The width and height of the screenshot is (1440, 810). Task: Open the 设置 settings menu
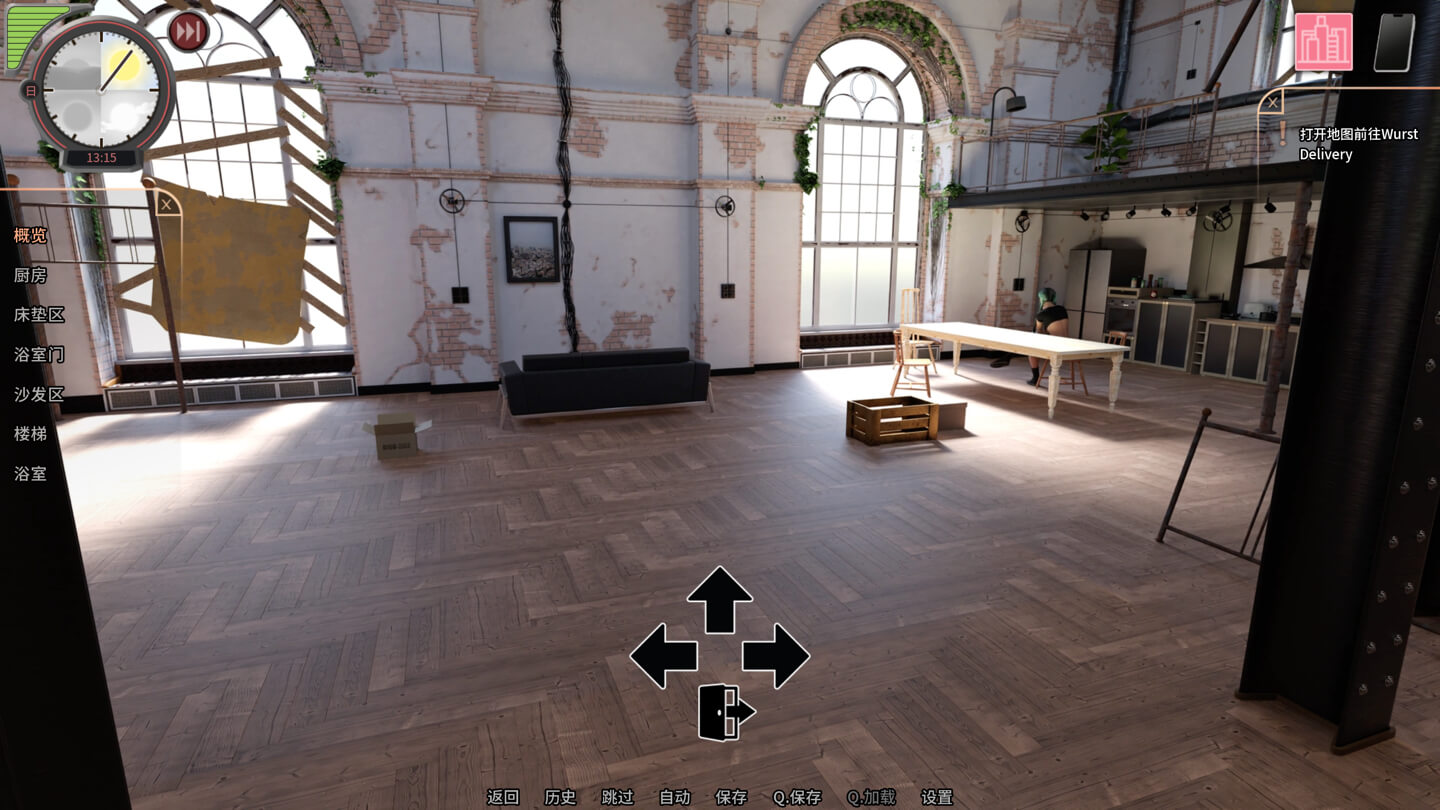point(937,797)
